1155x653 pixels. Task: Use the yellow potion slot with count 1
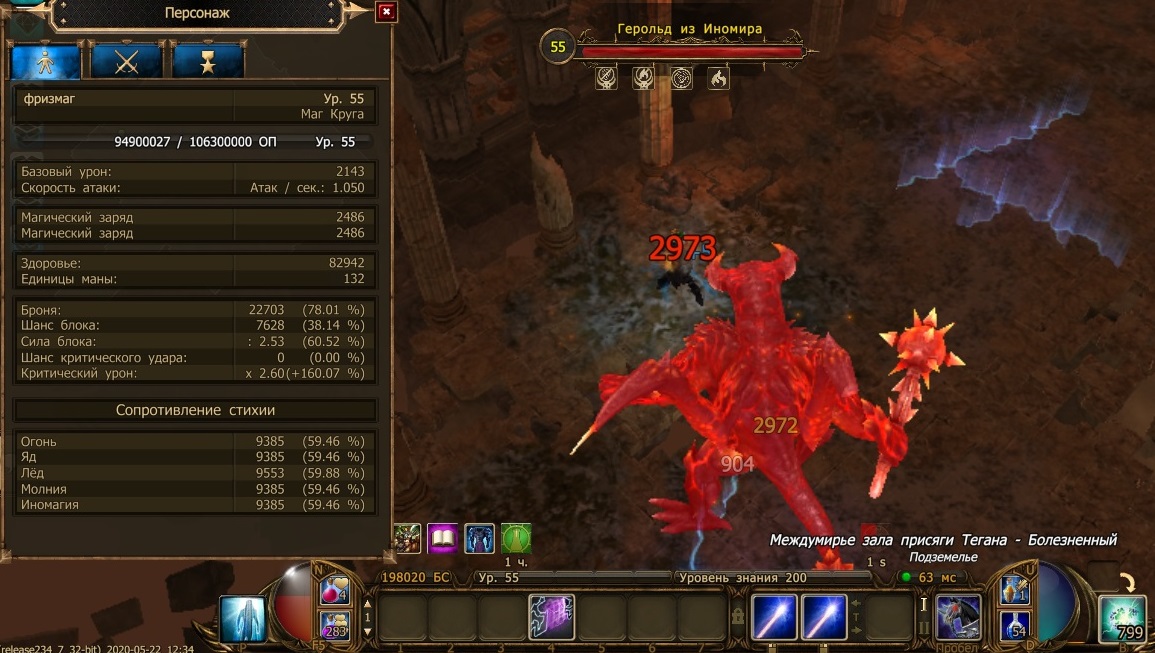point(1015,591)
